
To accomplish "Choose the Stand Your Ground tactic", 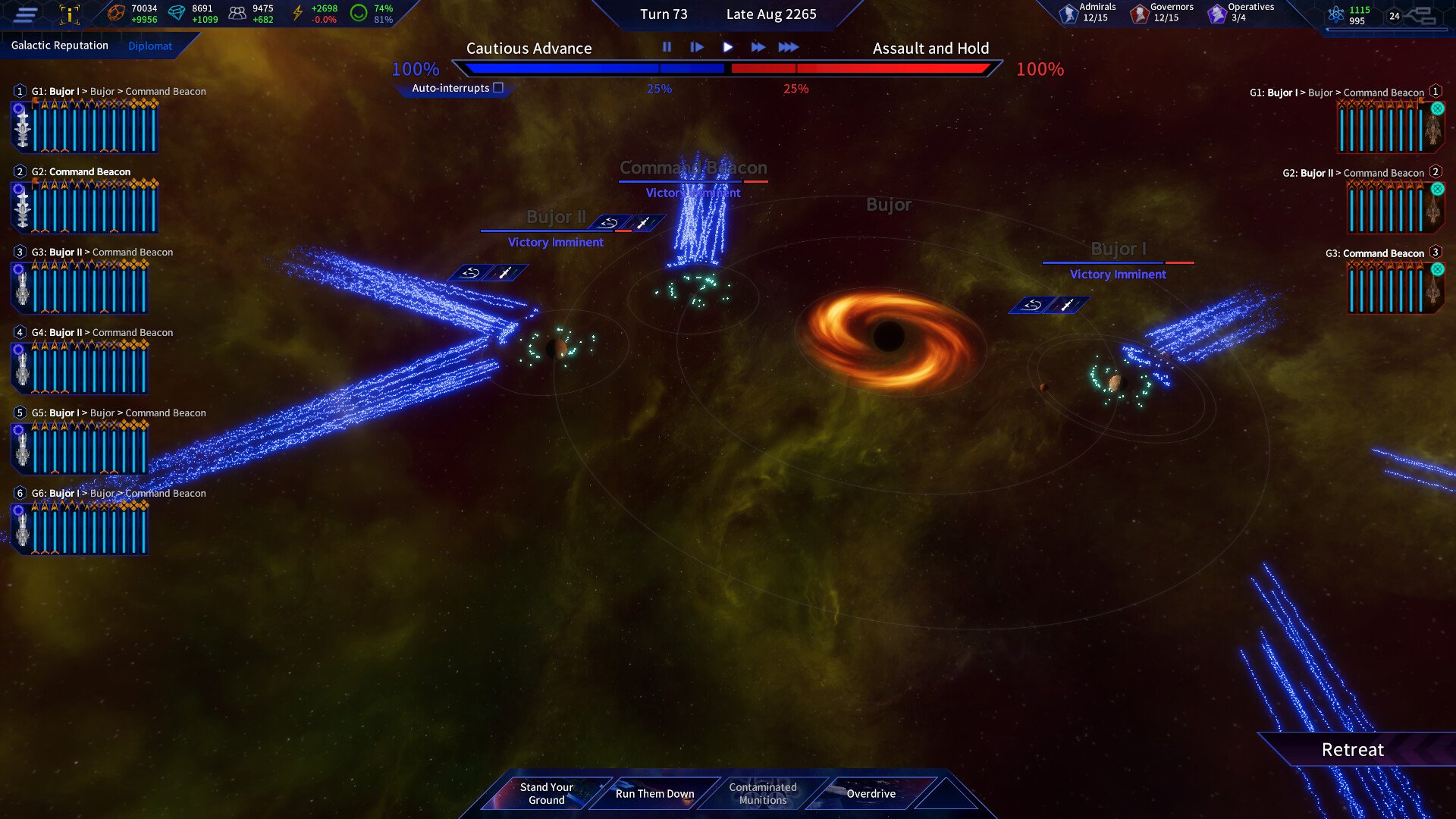I will 546,793.
